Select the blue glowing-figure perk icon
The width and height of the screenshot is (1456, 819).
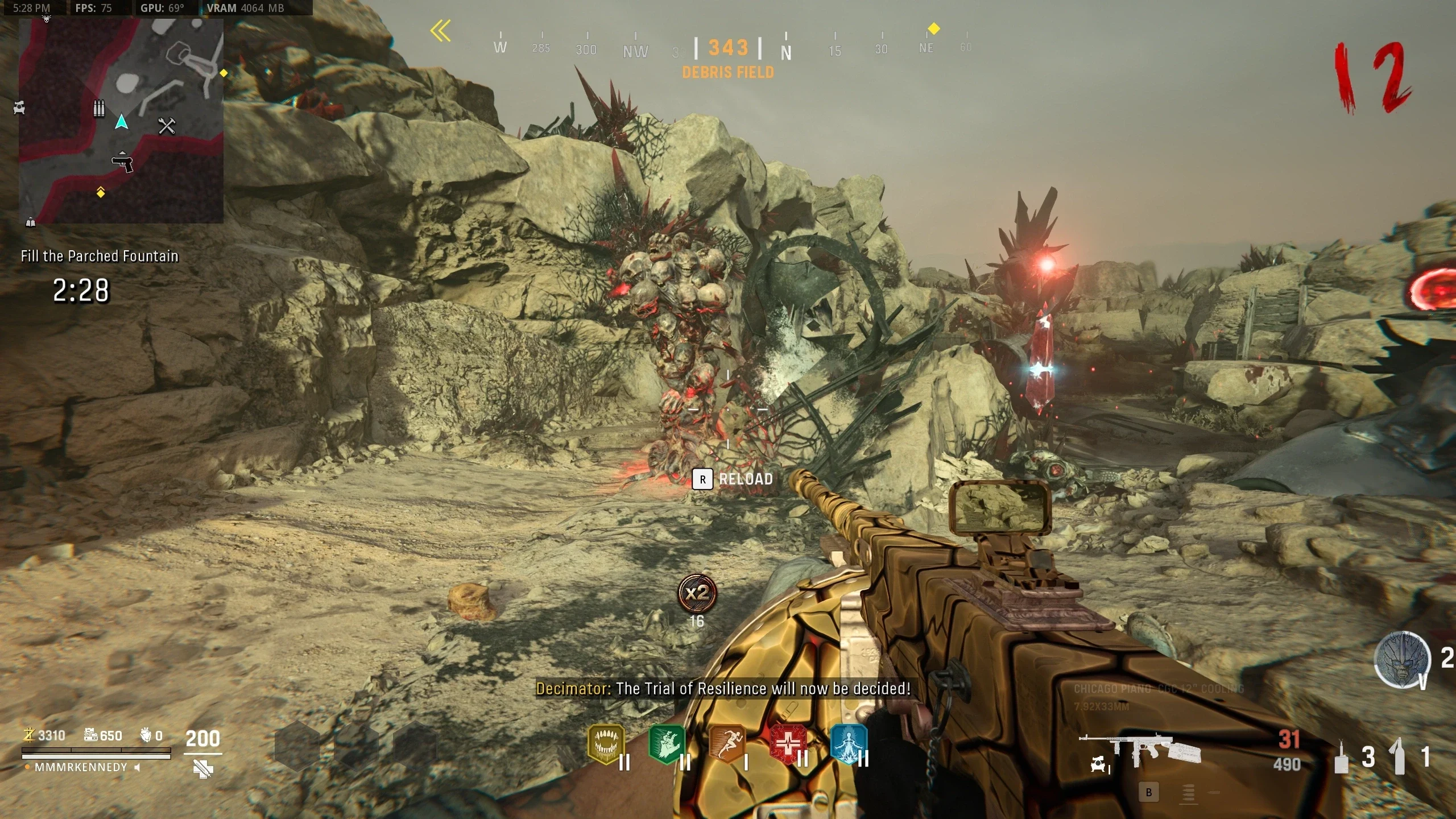tap(849, 744)
